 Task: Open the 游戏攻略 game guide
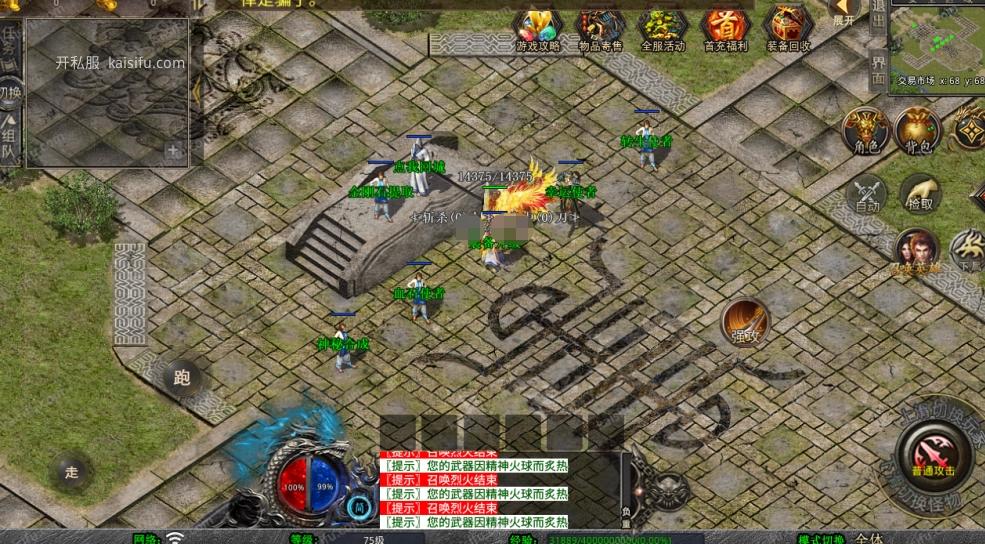(537, 28)
